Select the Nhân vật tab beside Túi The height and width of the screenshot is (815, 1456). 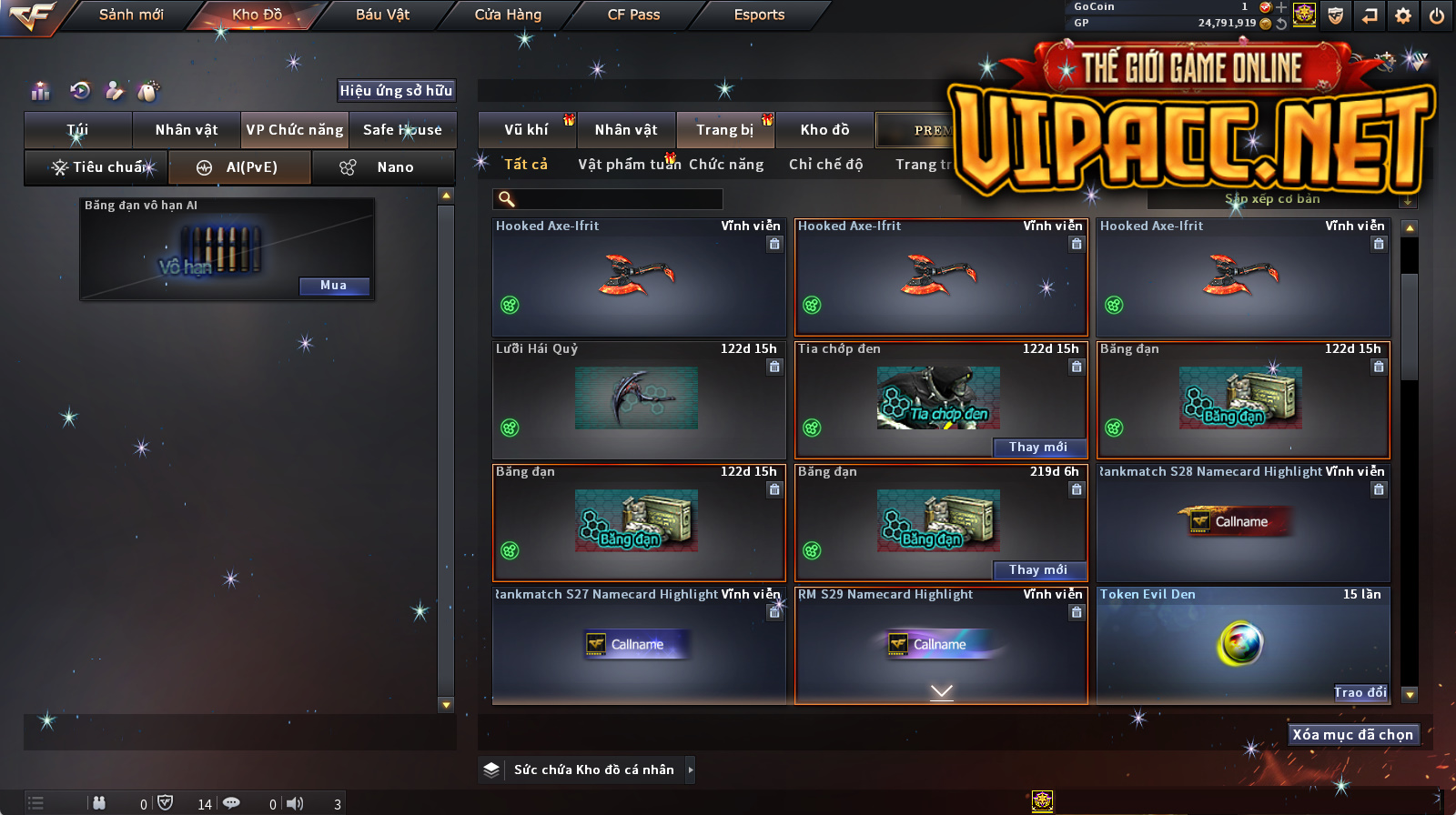tap(187, 130)
